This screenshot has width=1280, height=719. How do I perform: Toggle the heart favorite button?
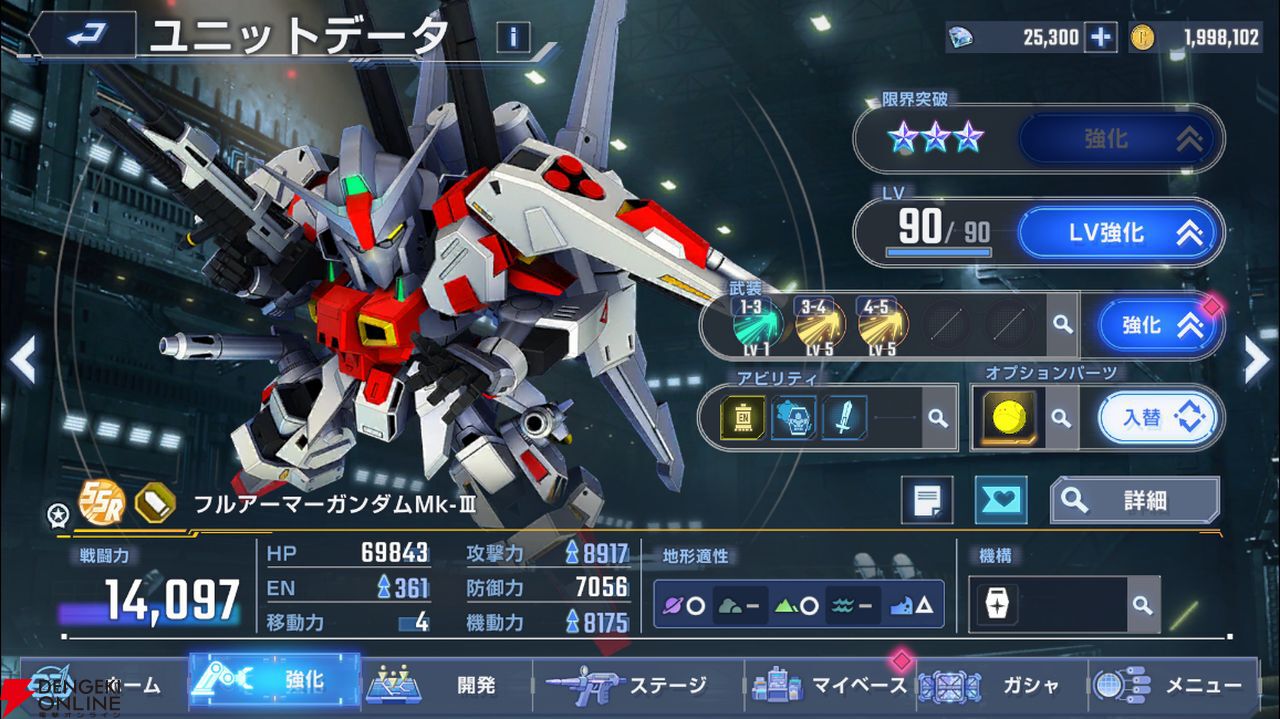tap(1000, 500)
